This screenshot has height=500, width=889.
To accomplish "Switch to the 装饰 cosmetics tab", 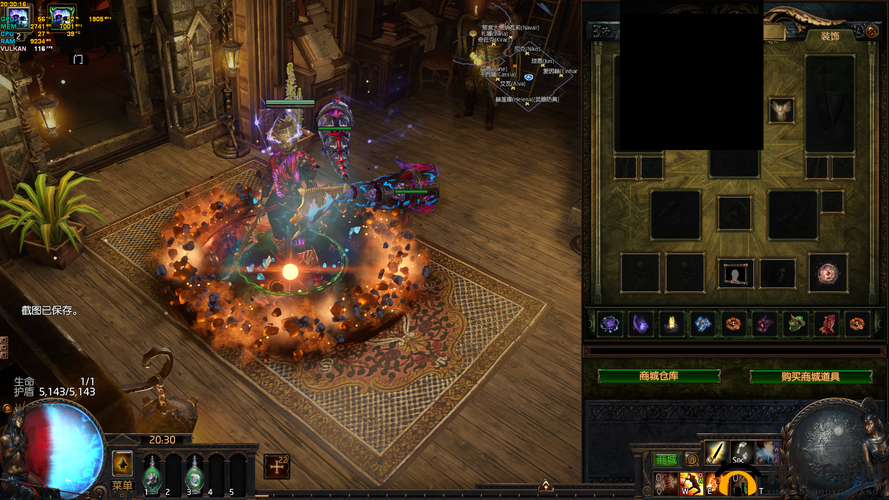I will 830,36.
